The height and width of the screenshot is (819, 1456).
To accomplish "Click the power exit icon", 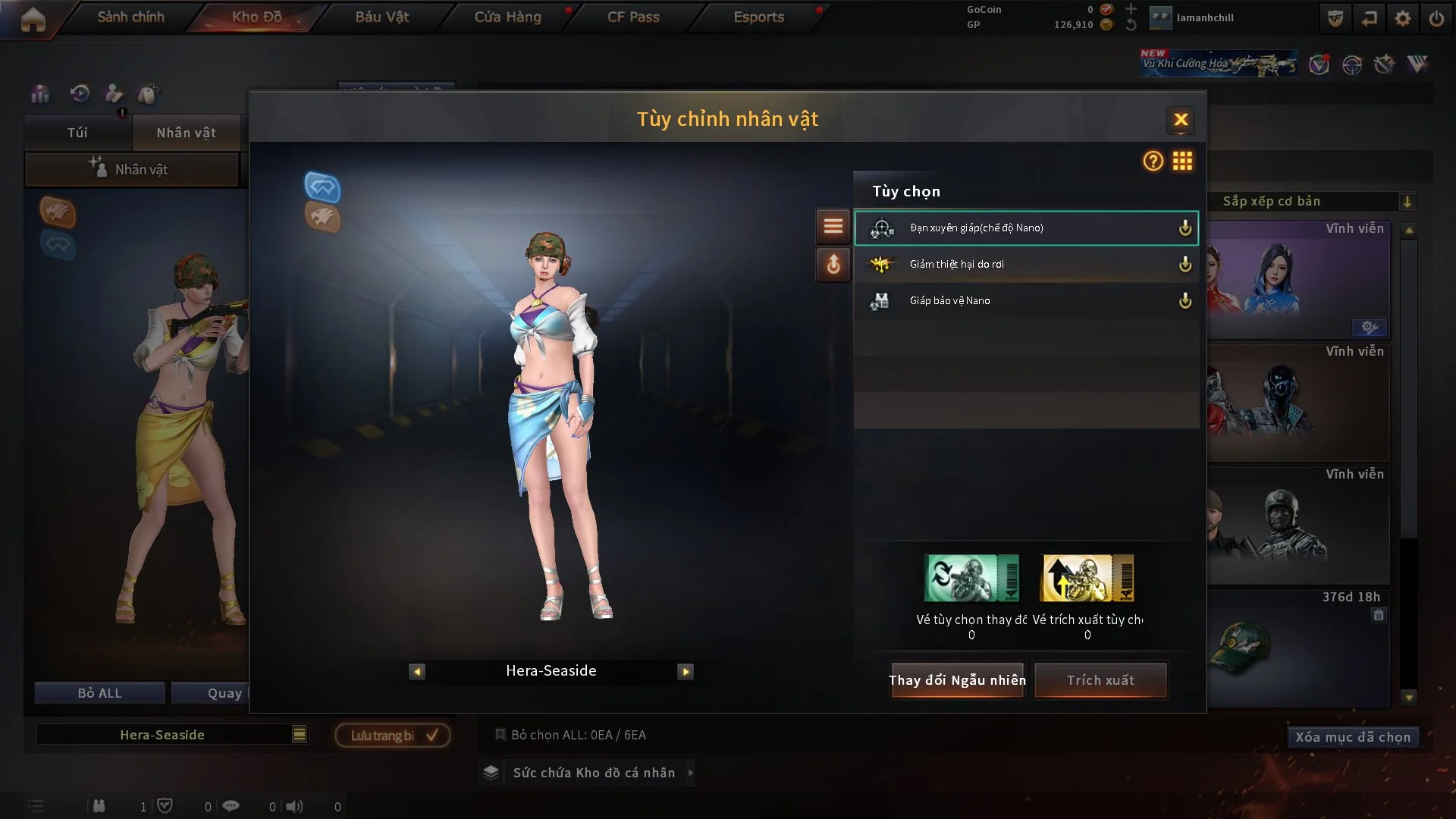I will pos(1436,18).
